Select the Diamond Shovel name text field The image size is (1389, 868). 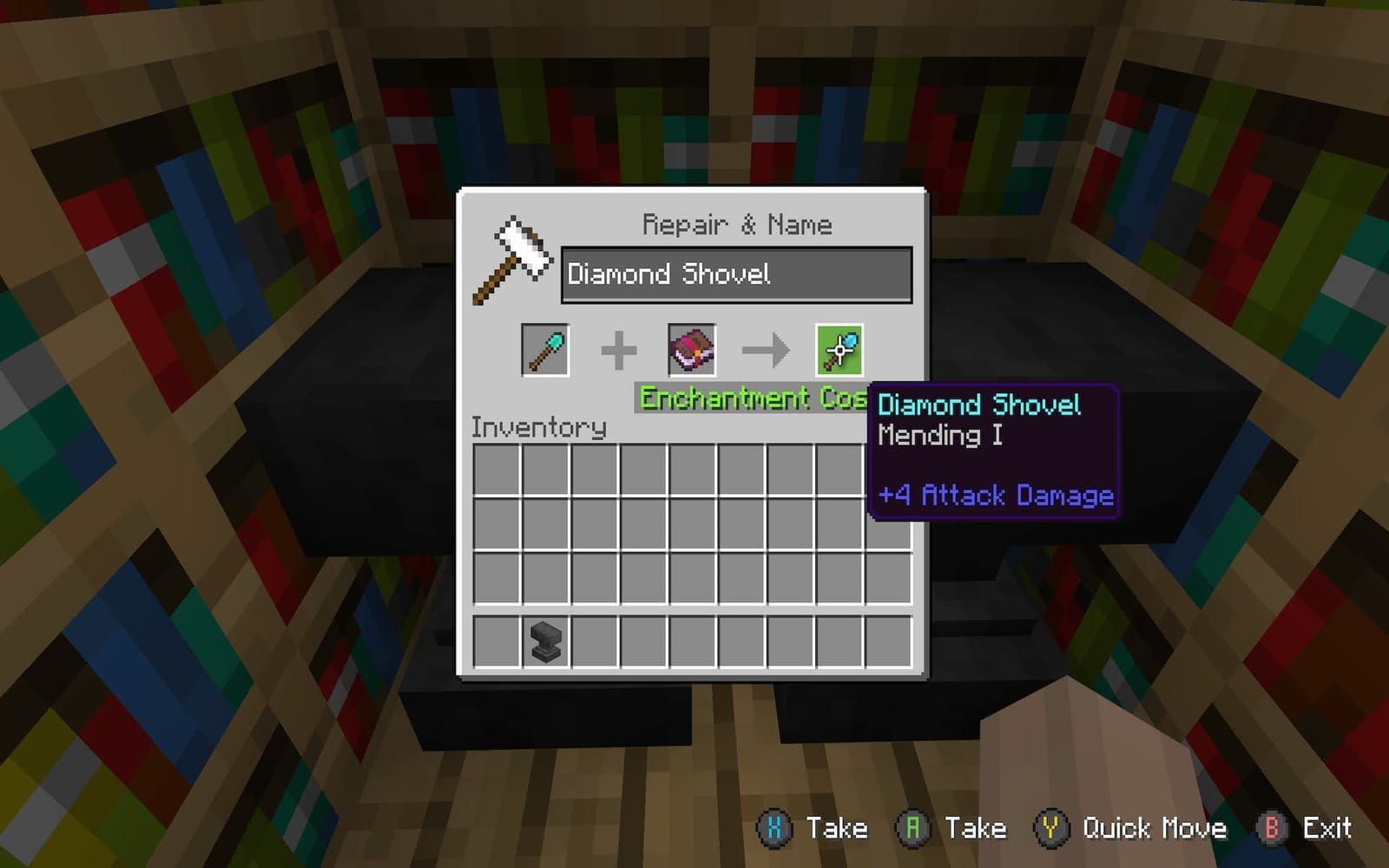736,275
